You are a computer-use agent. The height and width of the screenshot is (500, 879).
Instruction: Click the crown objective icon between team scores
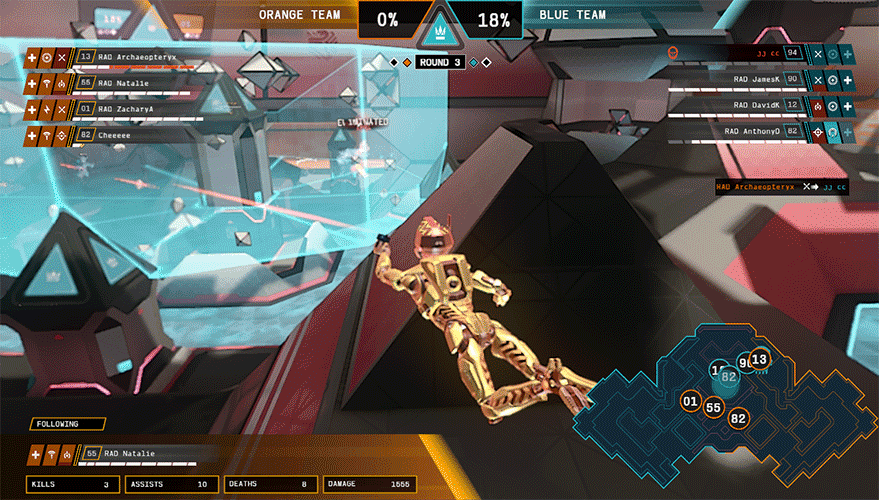[437, 30]
